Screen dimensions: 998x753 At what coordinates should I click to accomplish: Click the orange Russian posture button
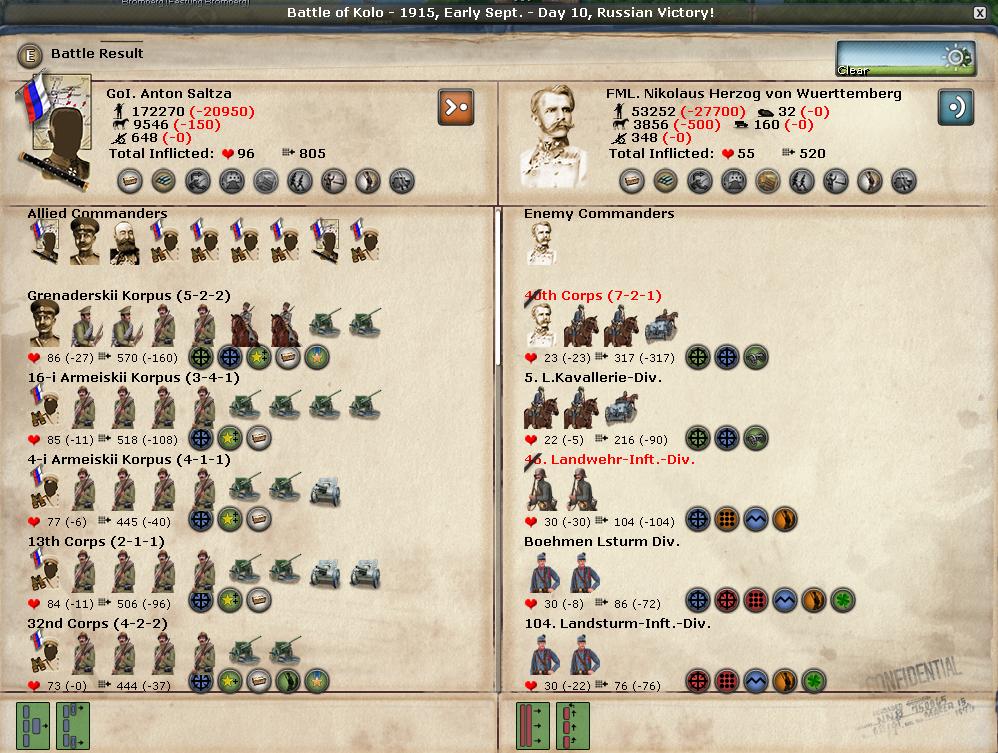[455, 108]
